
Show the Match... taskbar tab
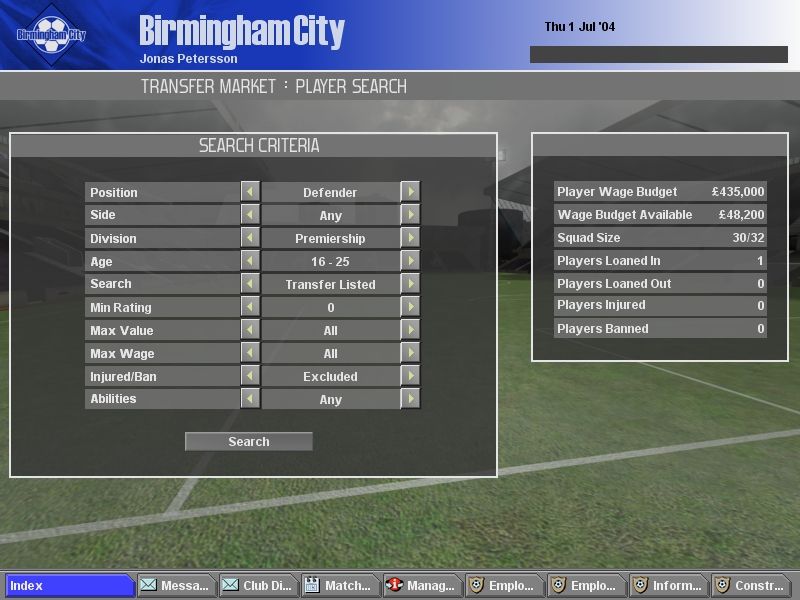tap(339, 586)
